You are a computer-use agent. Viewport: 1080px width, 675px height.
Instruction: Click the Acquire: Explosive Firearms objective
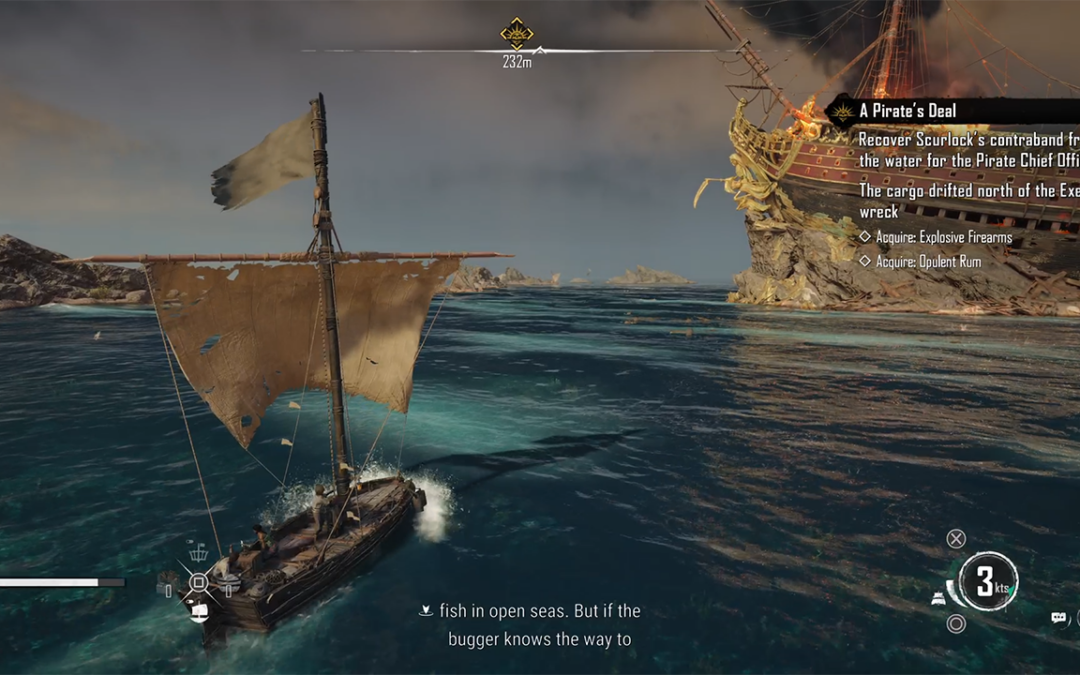coord(943,238)
